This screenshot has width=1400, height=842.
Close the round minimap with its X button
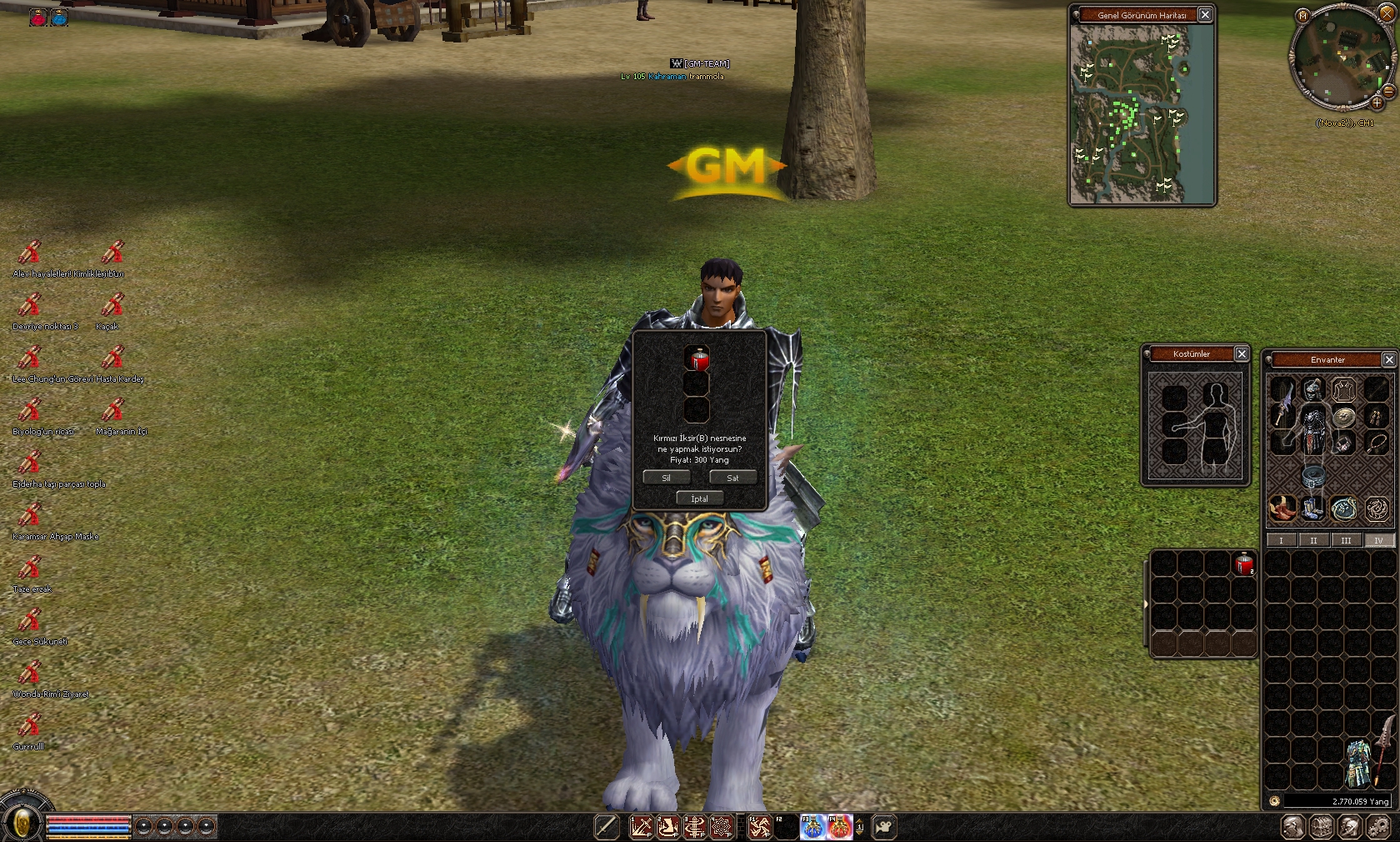pos(1387,13)
